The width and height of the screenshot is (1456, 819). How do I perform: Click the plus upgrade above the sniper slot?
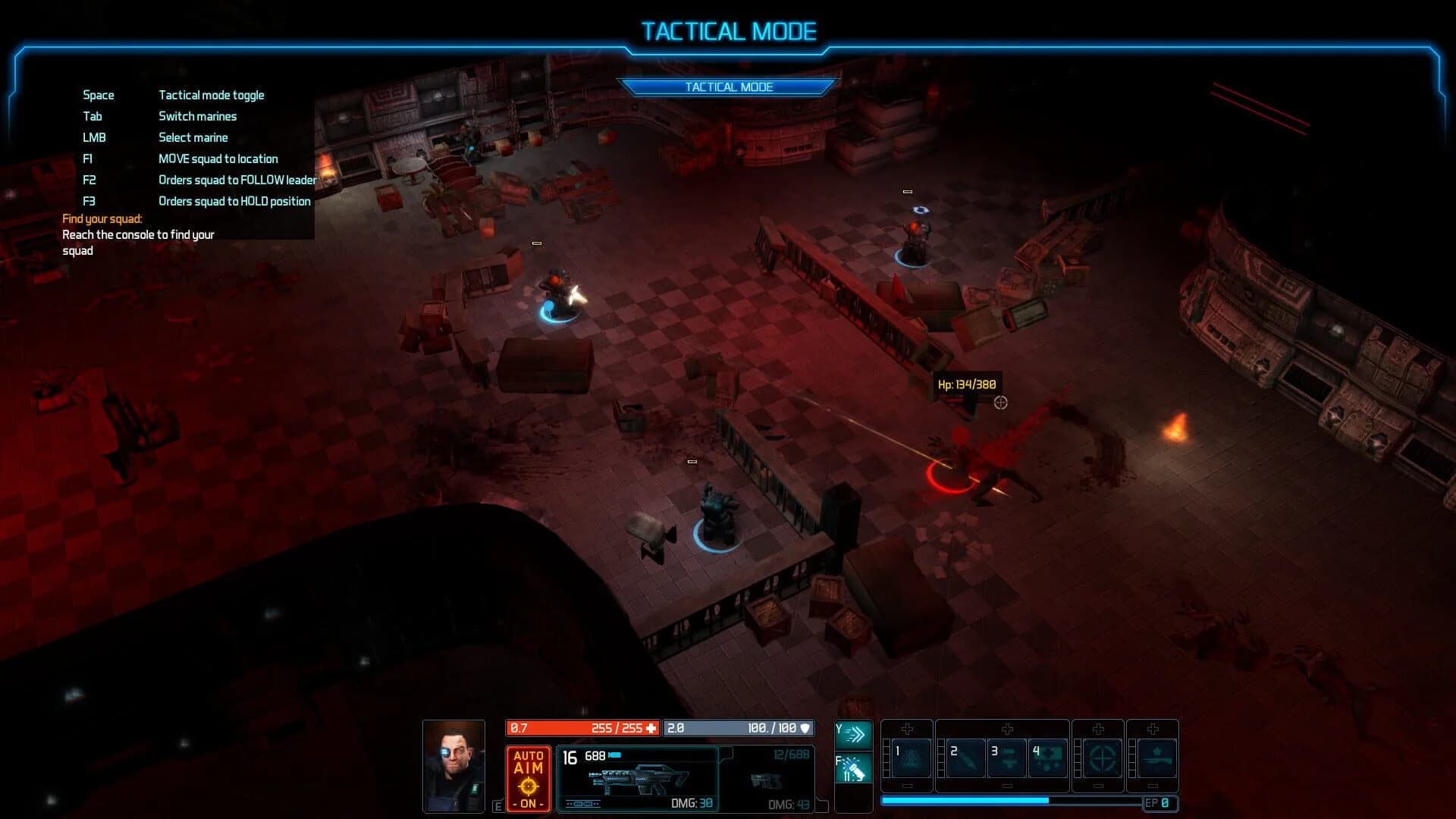[x=1152, y=728]
